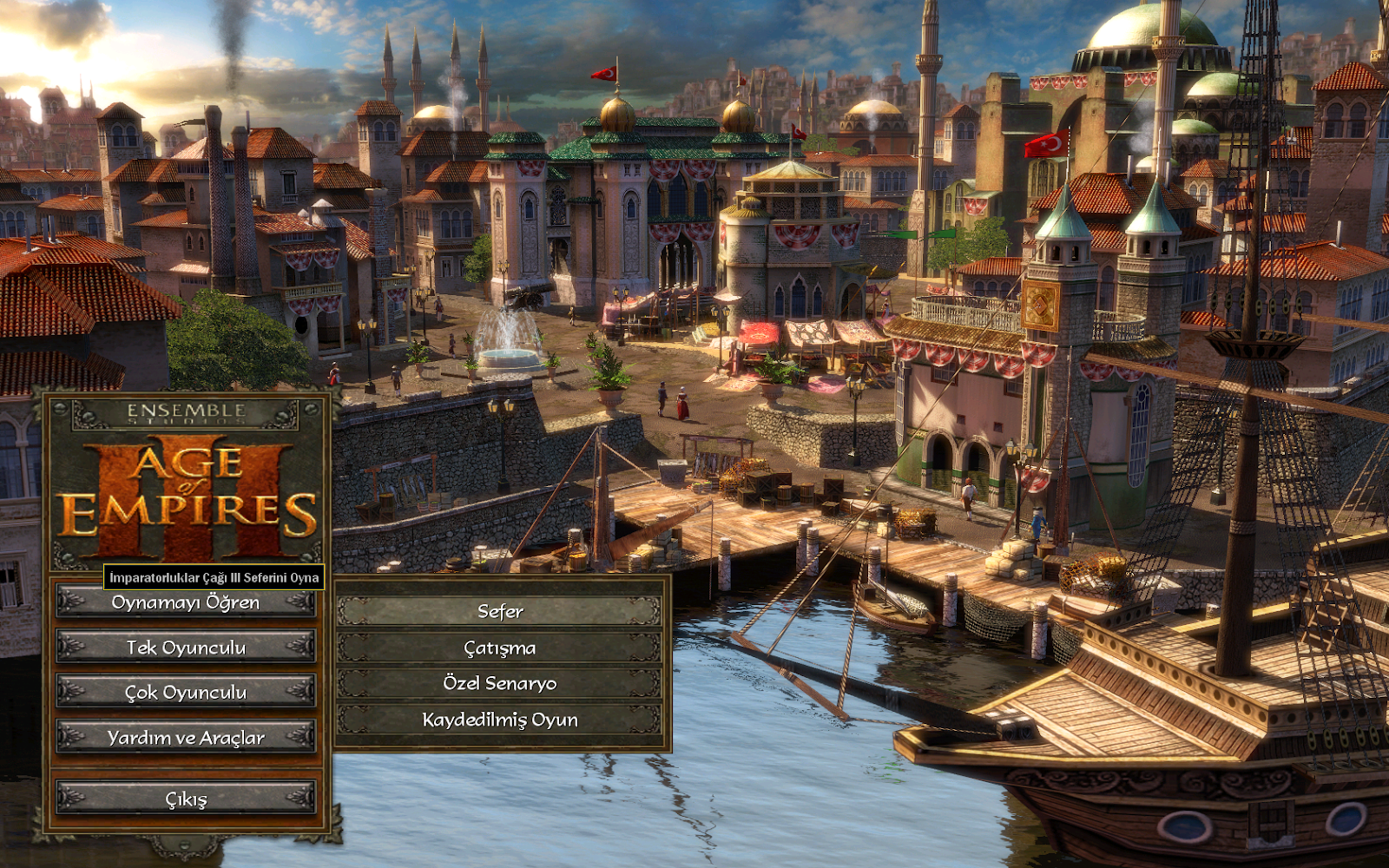Viewport: 1389px width, 868px height.
Task: Choose Çok Oyunculu mode
Action: pyautogui.click(x=186, y=692)
